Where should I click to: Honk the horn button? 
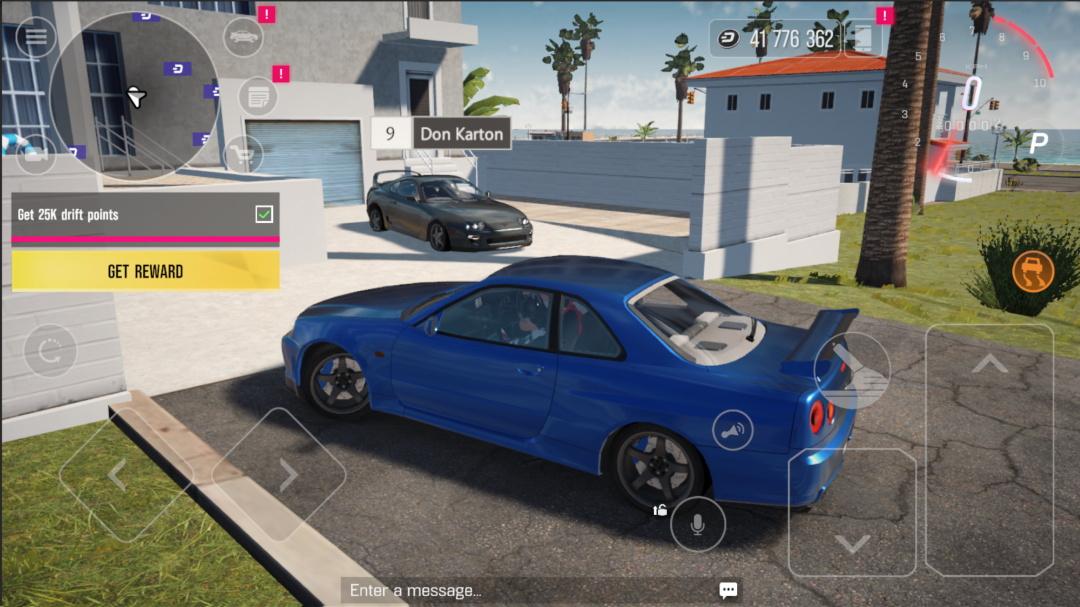pos(732,430)
